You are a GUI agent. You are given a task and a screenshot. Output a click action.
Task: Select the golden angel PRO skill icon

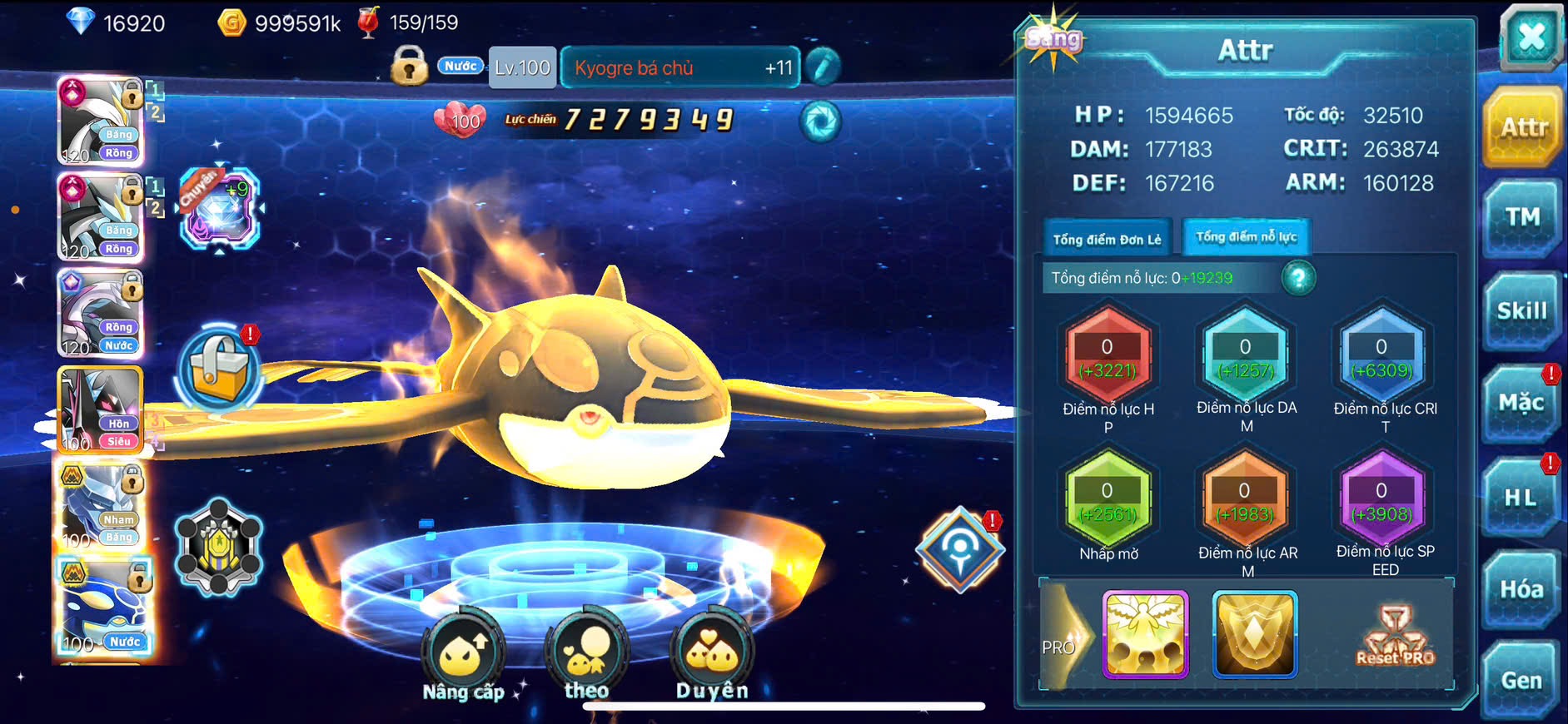coord(1145,634)
